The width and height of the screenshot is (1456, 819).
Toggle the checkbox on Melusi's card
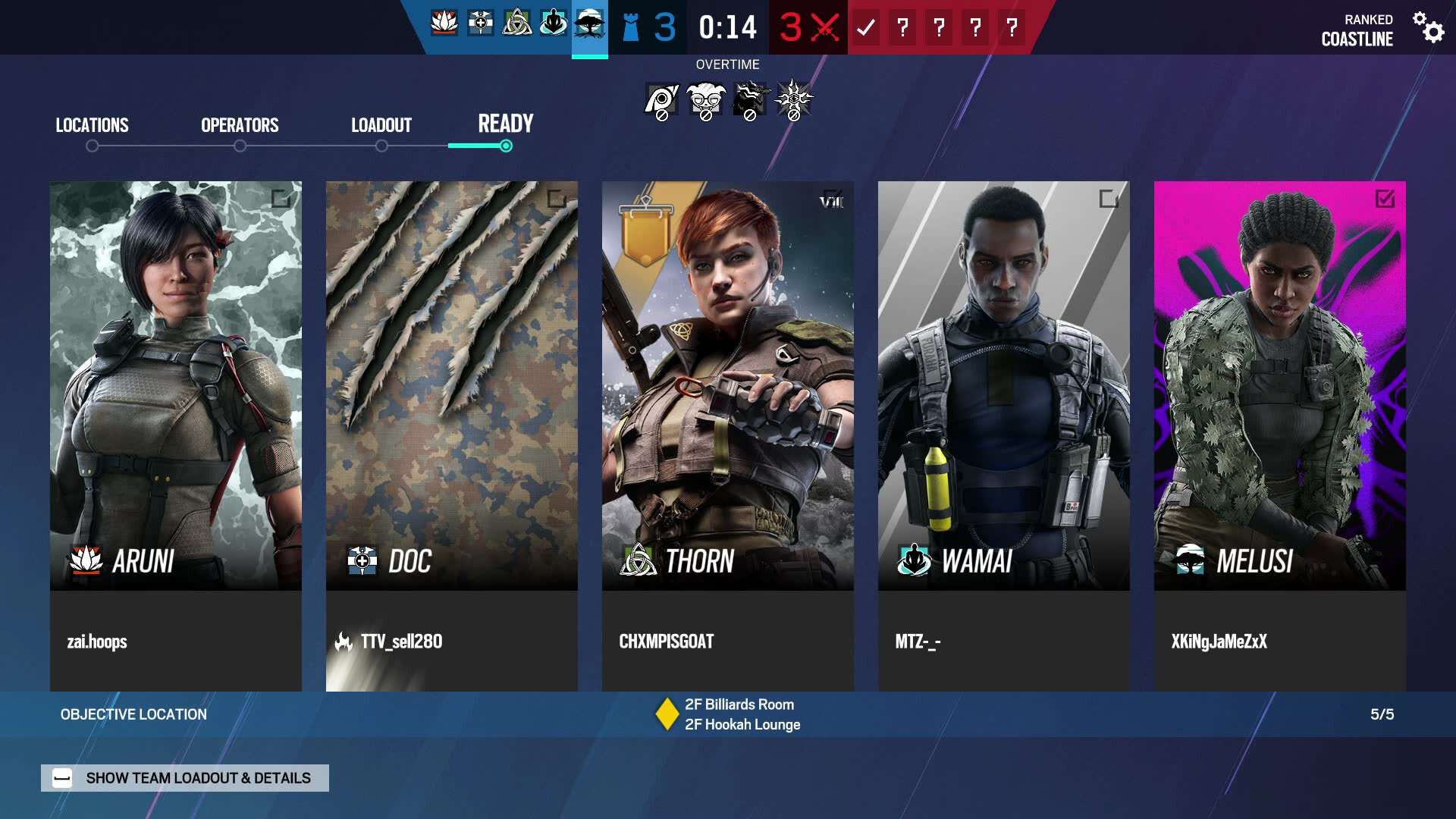coord(1385,199)
